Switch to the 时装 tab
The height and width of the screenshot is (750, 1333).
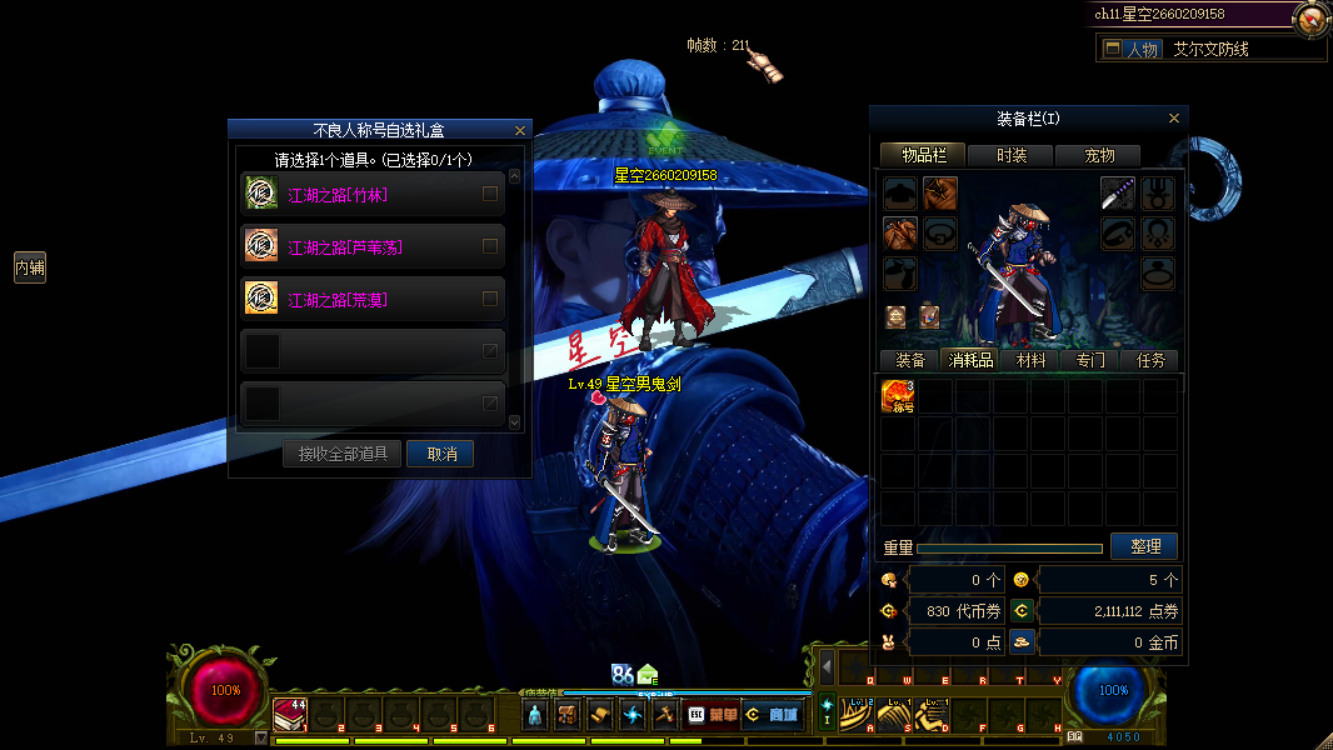(1011, 156)
